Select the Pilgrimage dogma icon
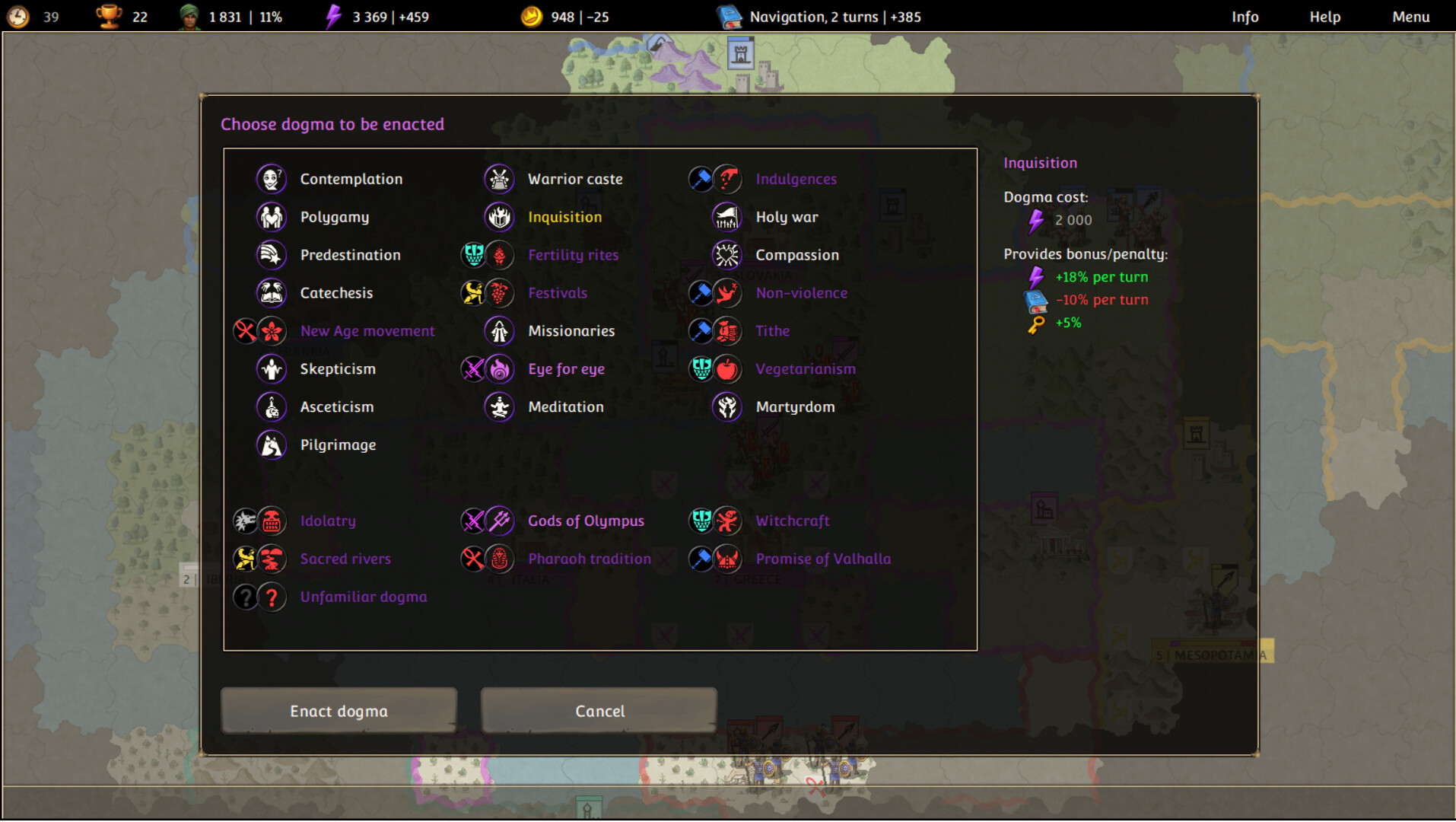 (x=271, y=445)
